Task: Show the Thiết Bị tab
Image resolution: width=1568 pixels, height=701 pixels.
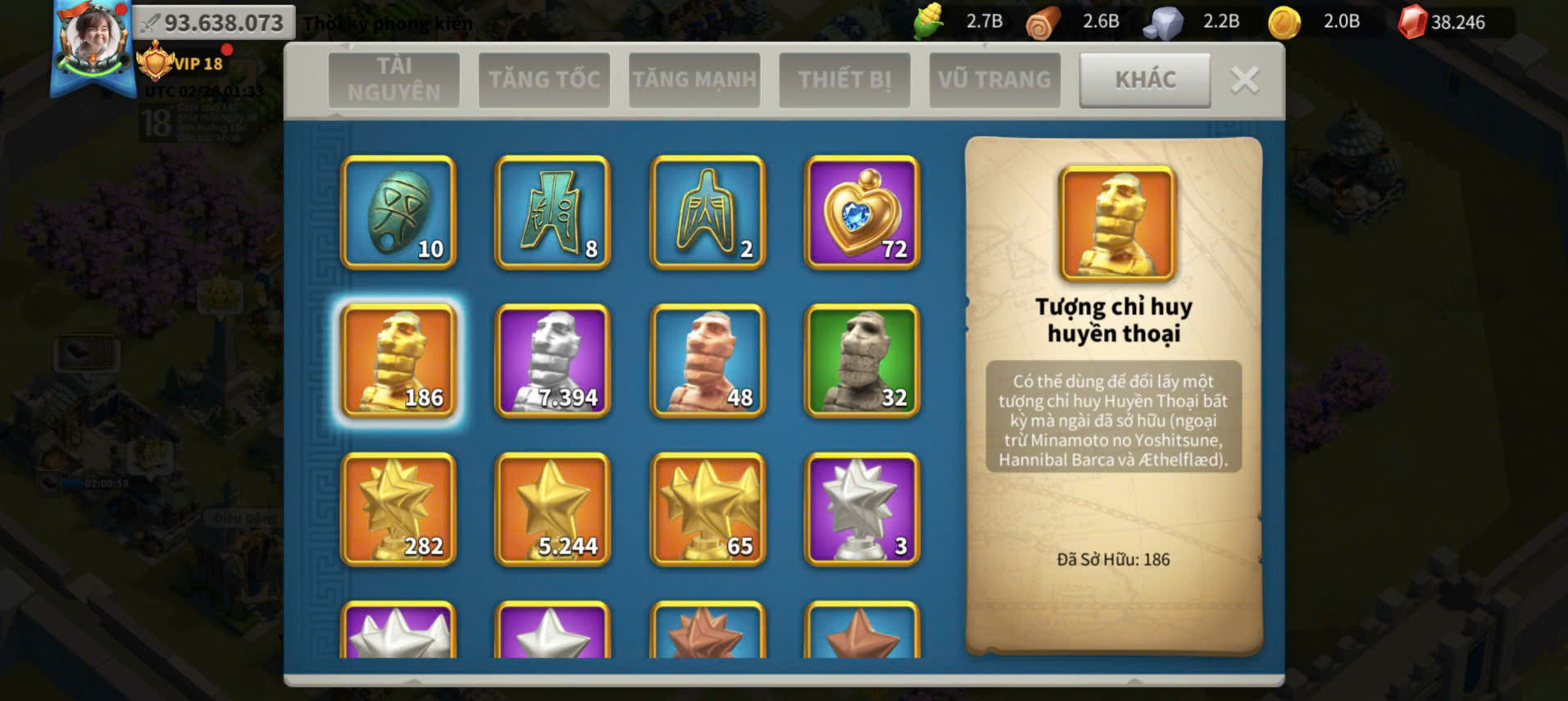Action: click(844, 80)
